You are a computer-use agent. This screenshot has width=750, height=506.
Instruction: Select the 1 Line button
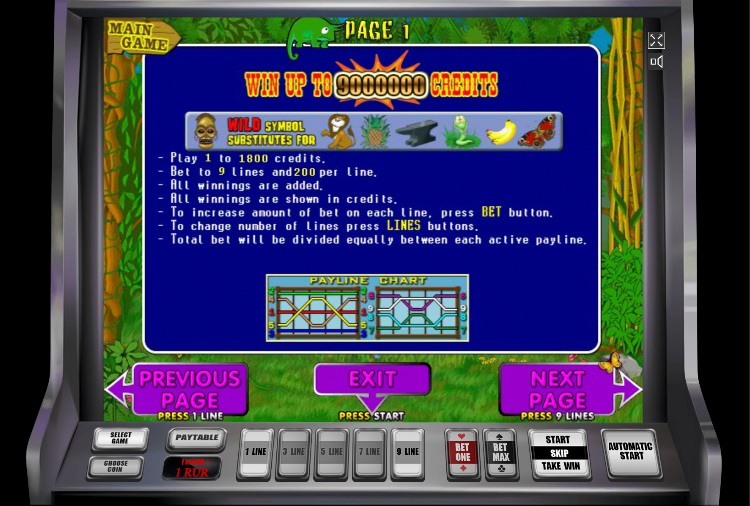pyautogui.click(x=256, y=453)
